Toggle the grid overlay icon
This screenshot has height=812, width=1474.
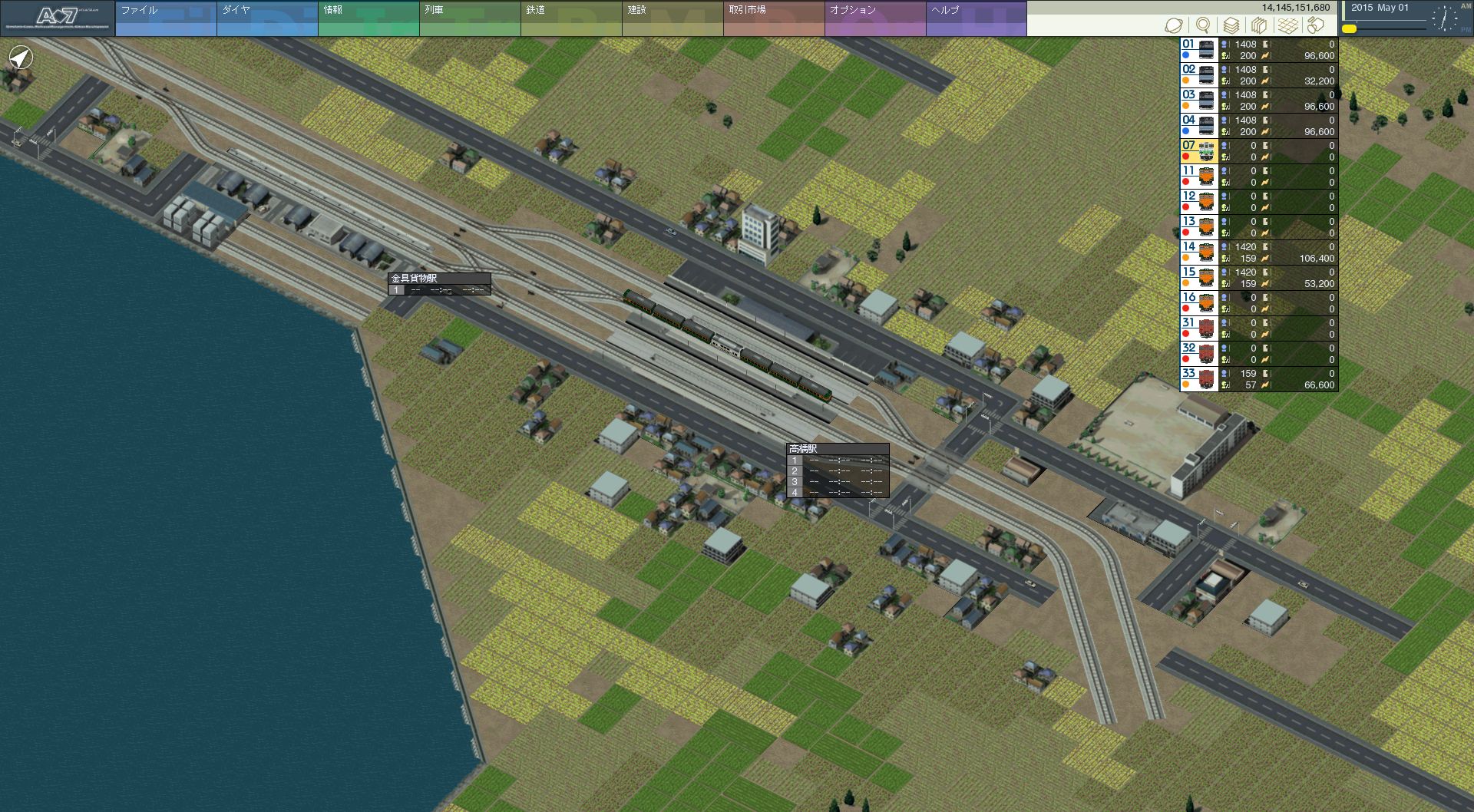pyautogui.click(x=1287, y=25)
